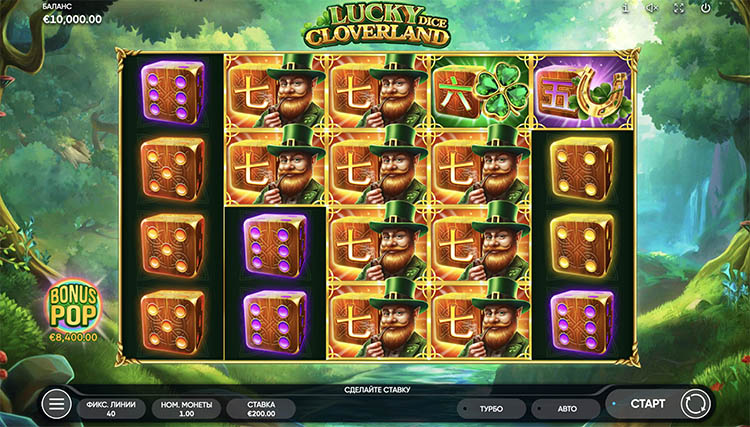
Task: Adjust the СТАВКА bet amount
Action: pyautogui.click(x=259, y=408)
